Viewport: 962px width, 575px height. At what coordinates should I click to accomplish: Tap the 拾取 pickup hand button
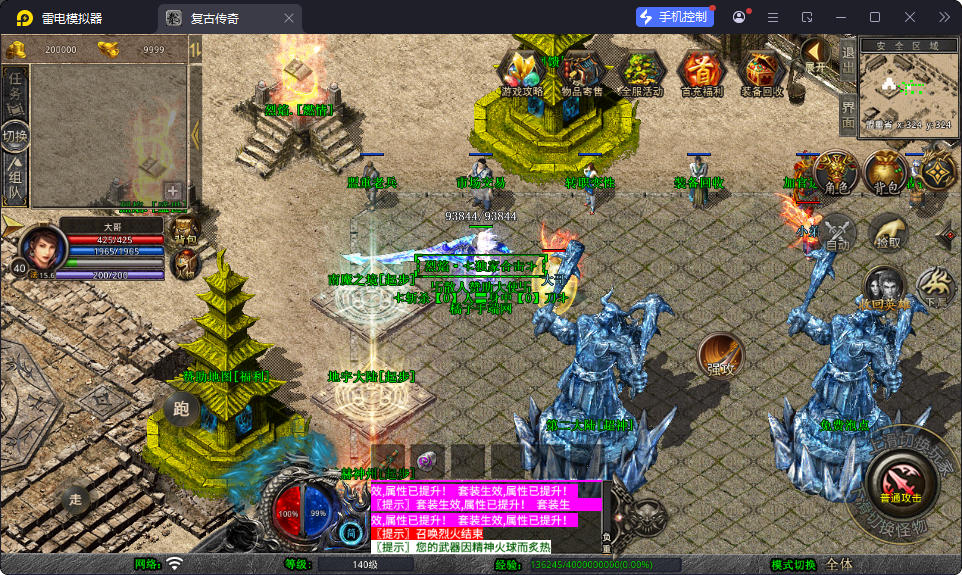pyautogui.click(x=887, y=231)
